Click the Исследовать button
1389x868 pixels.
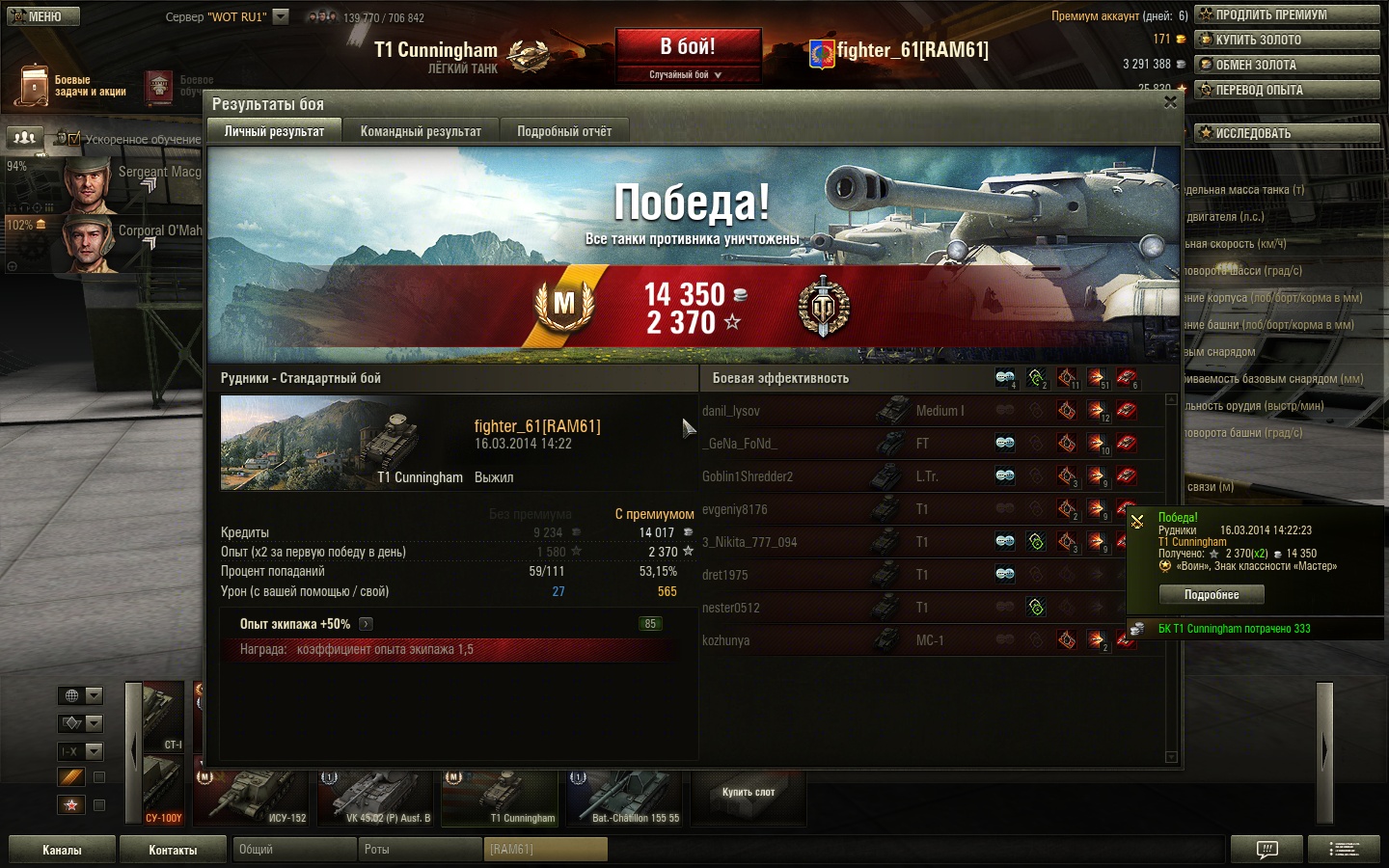pyautogui.click(x=1287, y=133)
